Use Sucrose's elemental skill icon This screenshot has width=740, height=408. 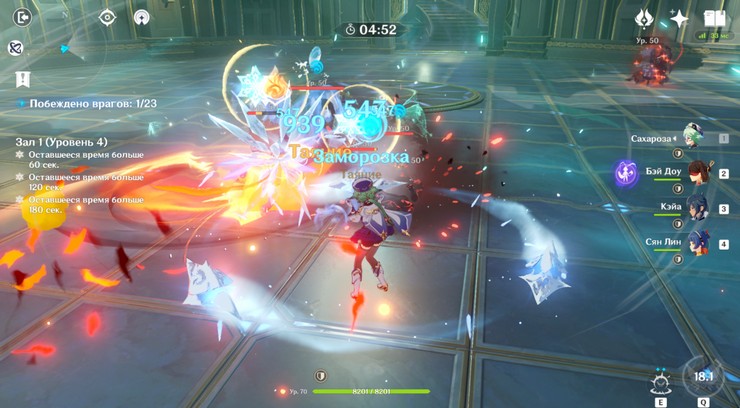tap(660, 382)
